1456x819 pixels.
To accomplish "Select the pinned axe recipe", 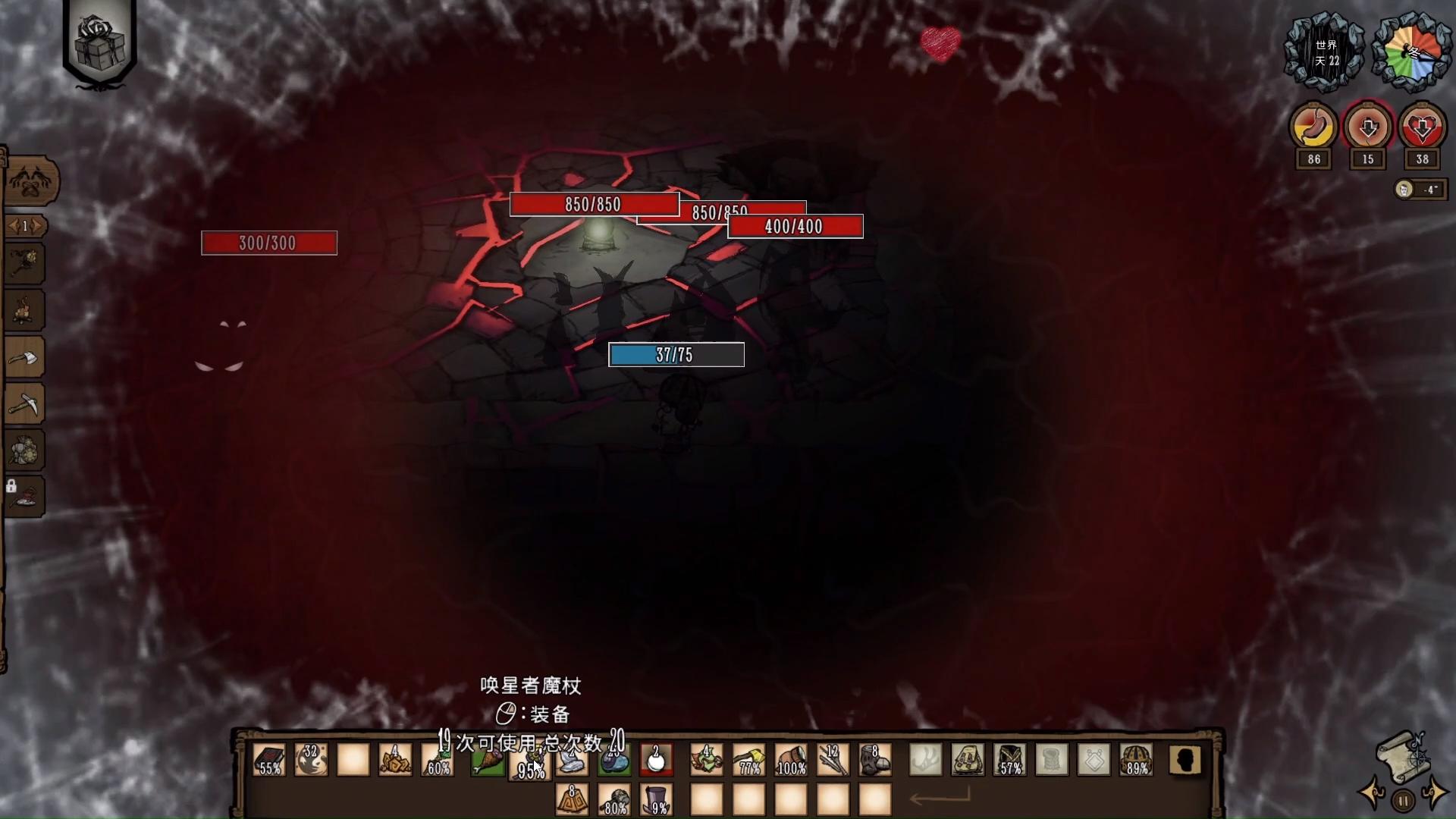I will click(x=27, y=357).
